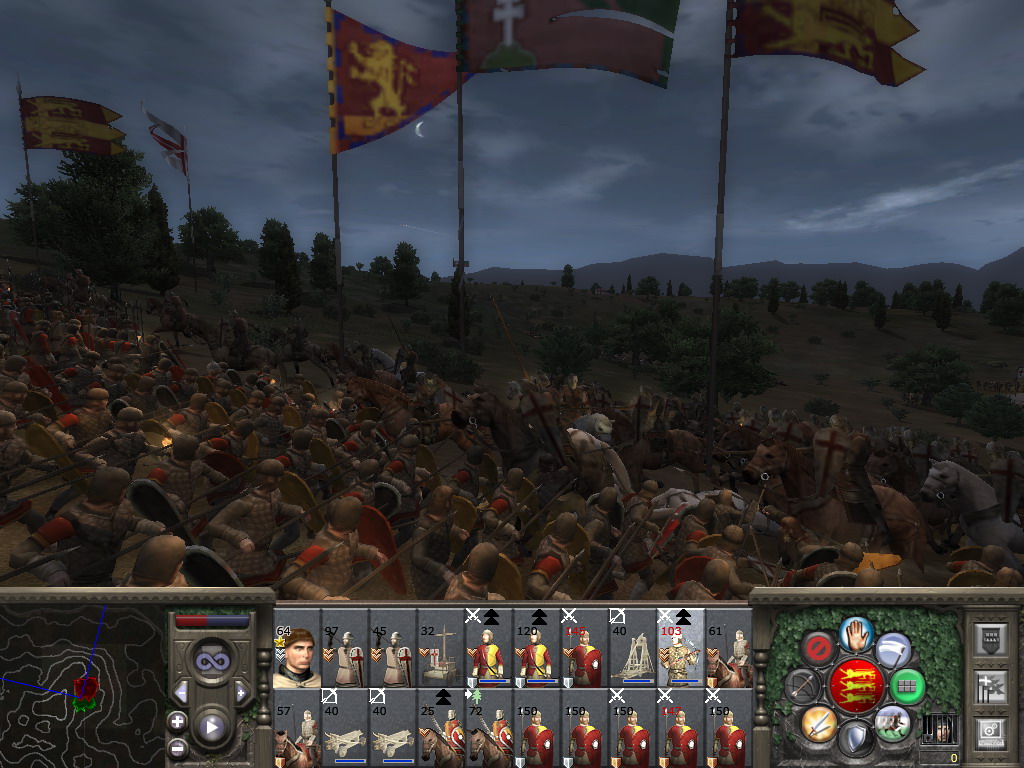
Task: Click the play button on the speed control
Action: pyautogui.click(x=212, y=727)
